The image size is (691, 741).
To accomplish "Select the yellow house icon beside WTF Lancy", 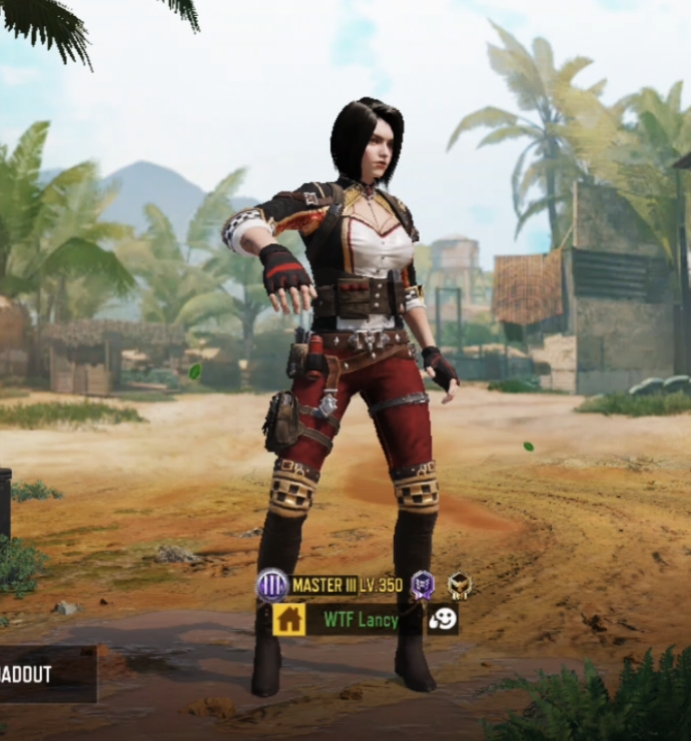I will pos(290,619).
